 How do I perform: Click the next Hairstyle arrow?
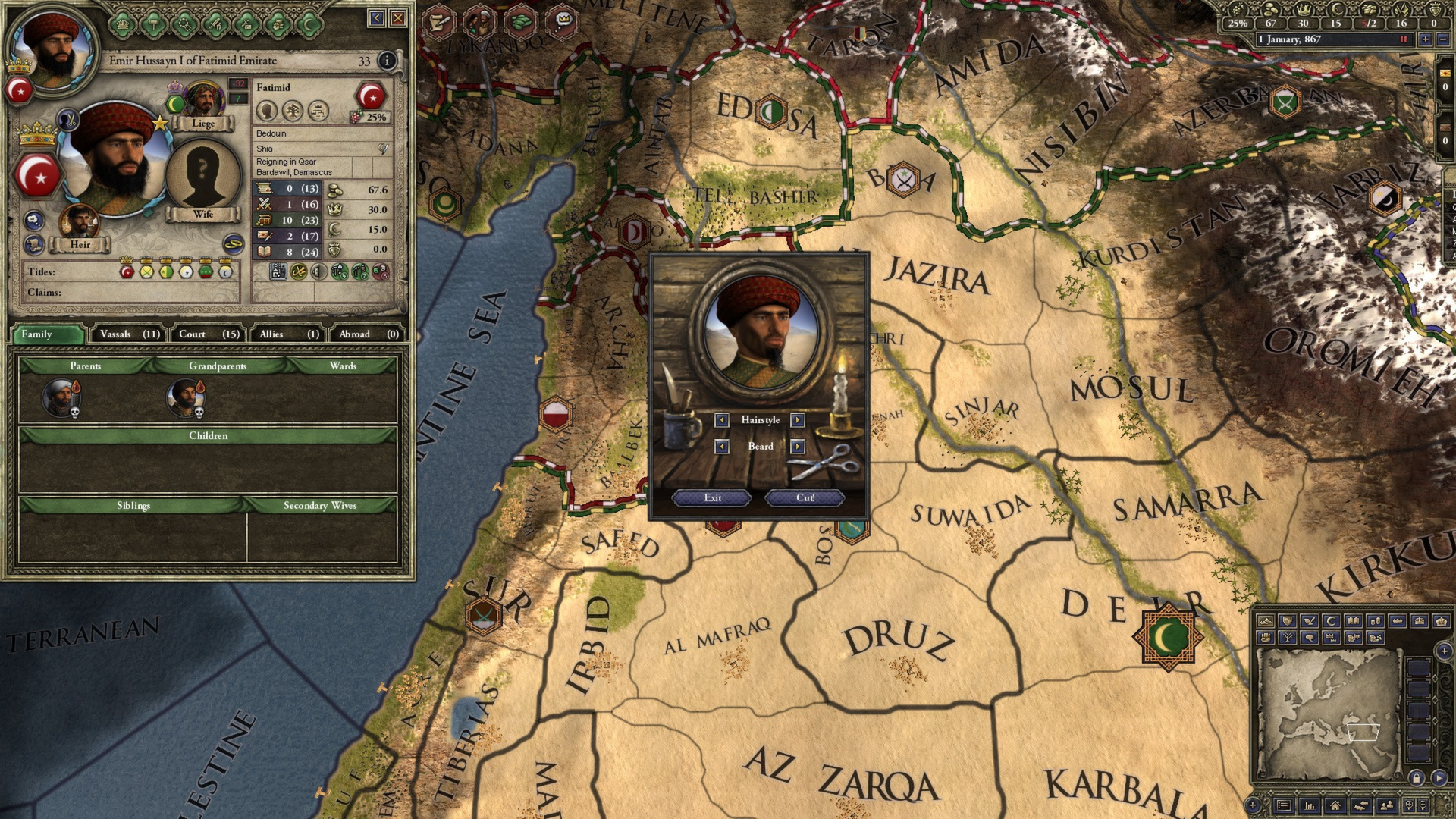798,420
